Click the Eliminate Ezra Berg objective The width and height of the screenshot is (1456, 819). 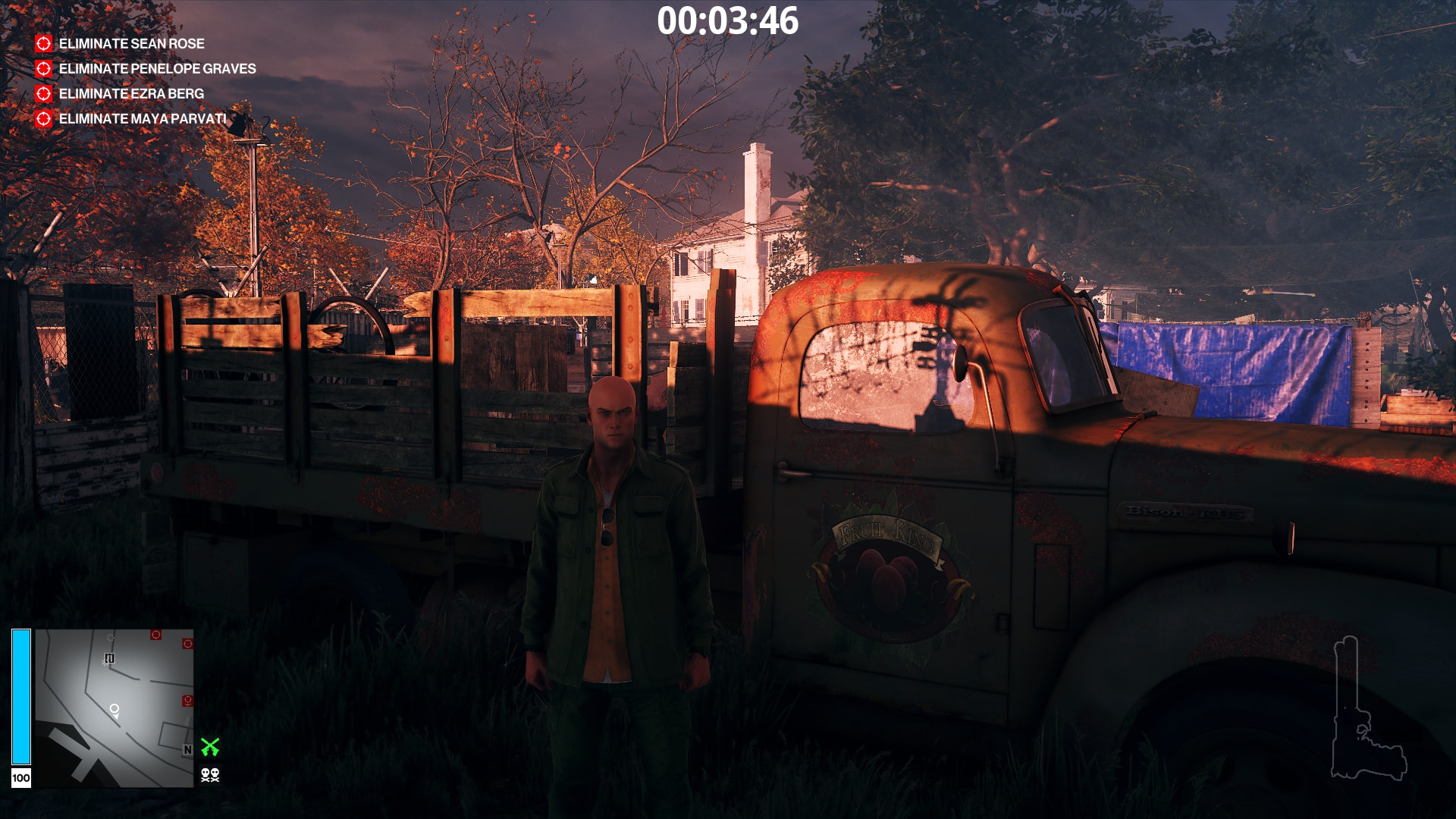pos(131,94)
